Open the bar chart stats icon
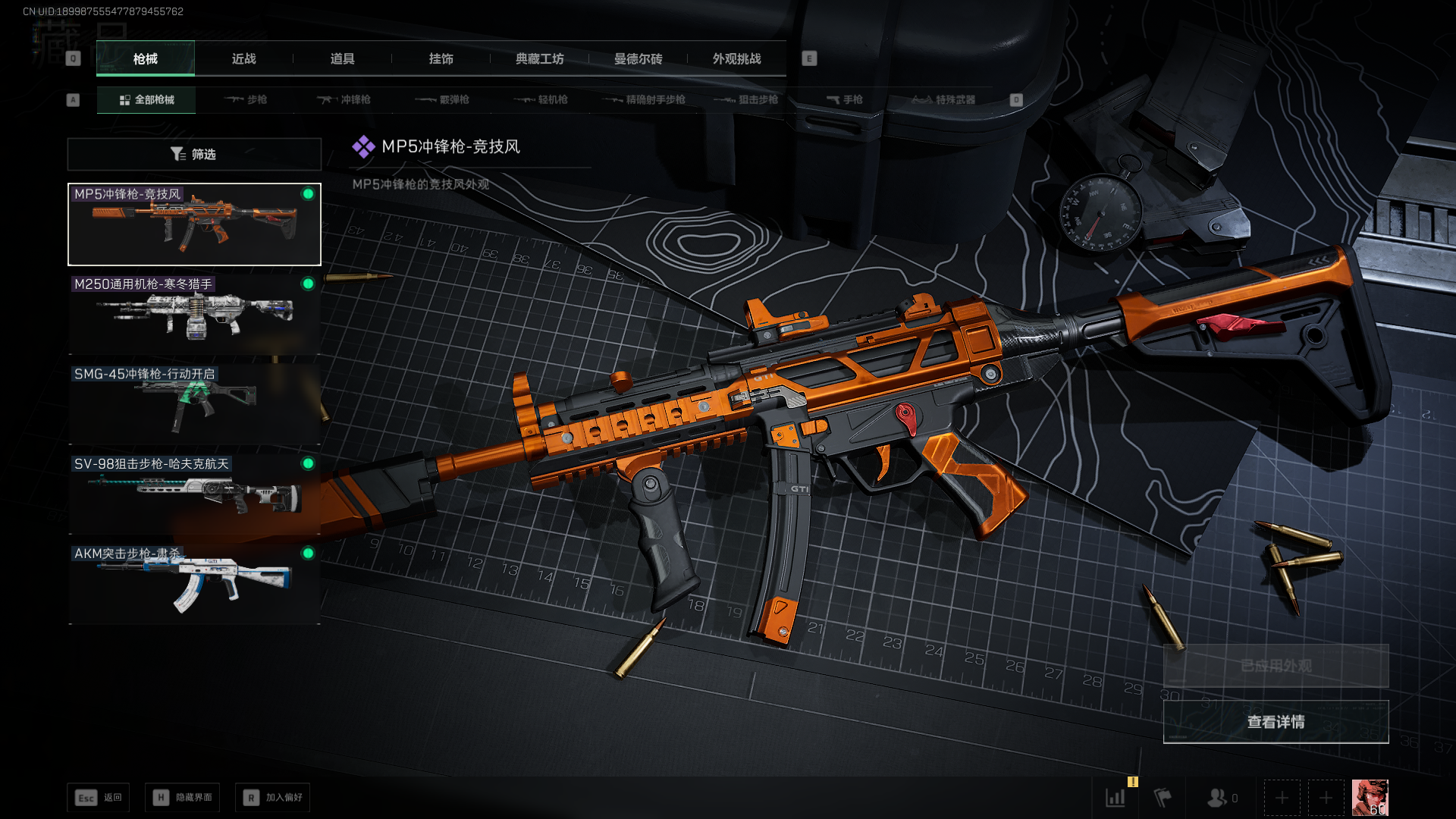This screenshot has width=1456, height=819. (1116, 798)
